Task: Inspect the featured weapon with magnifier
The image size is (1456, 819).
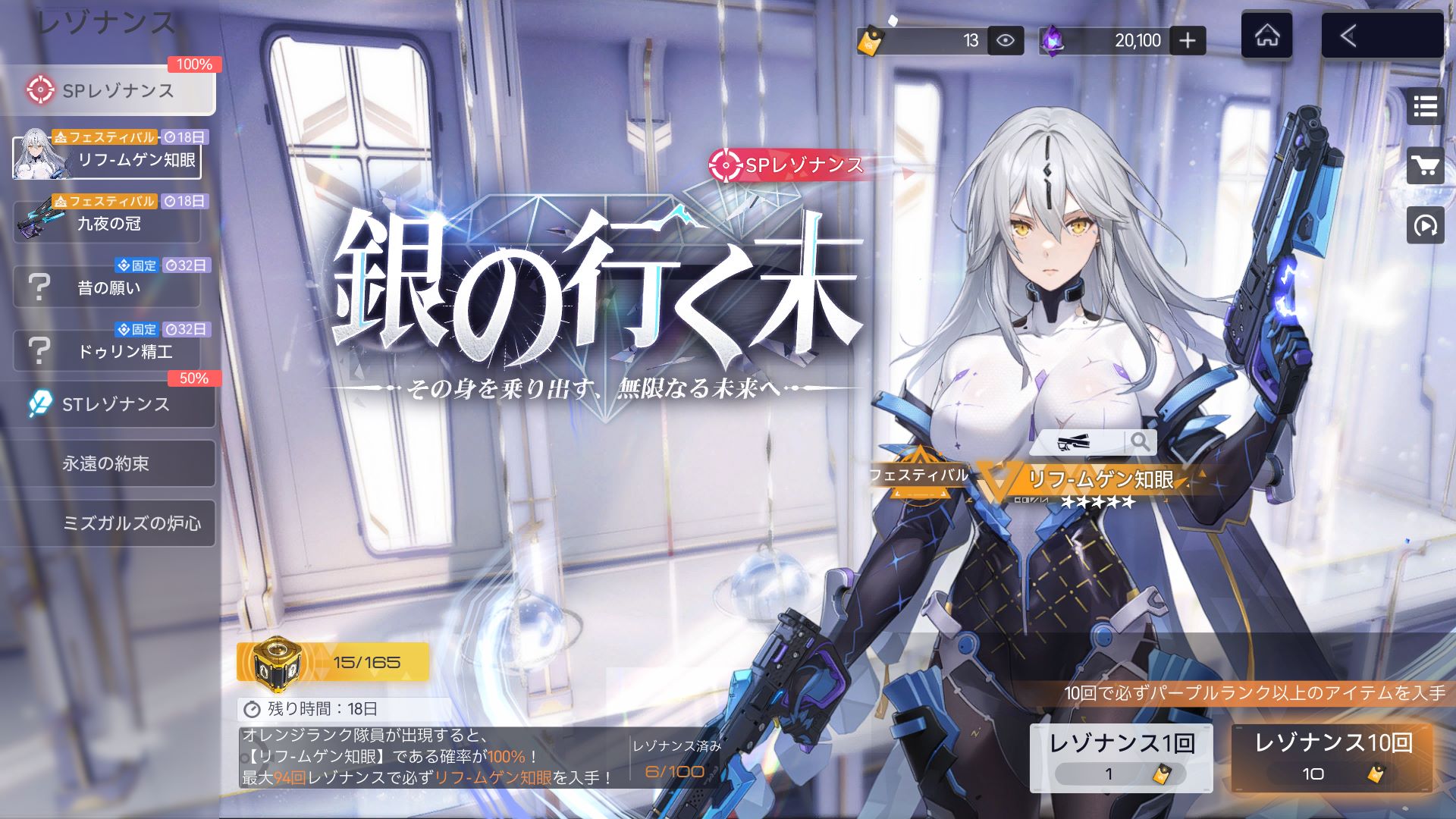Action: point(1139,441)
